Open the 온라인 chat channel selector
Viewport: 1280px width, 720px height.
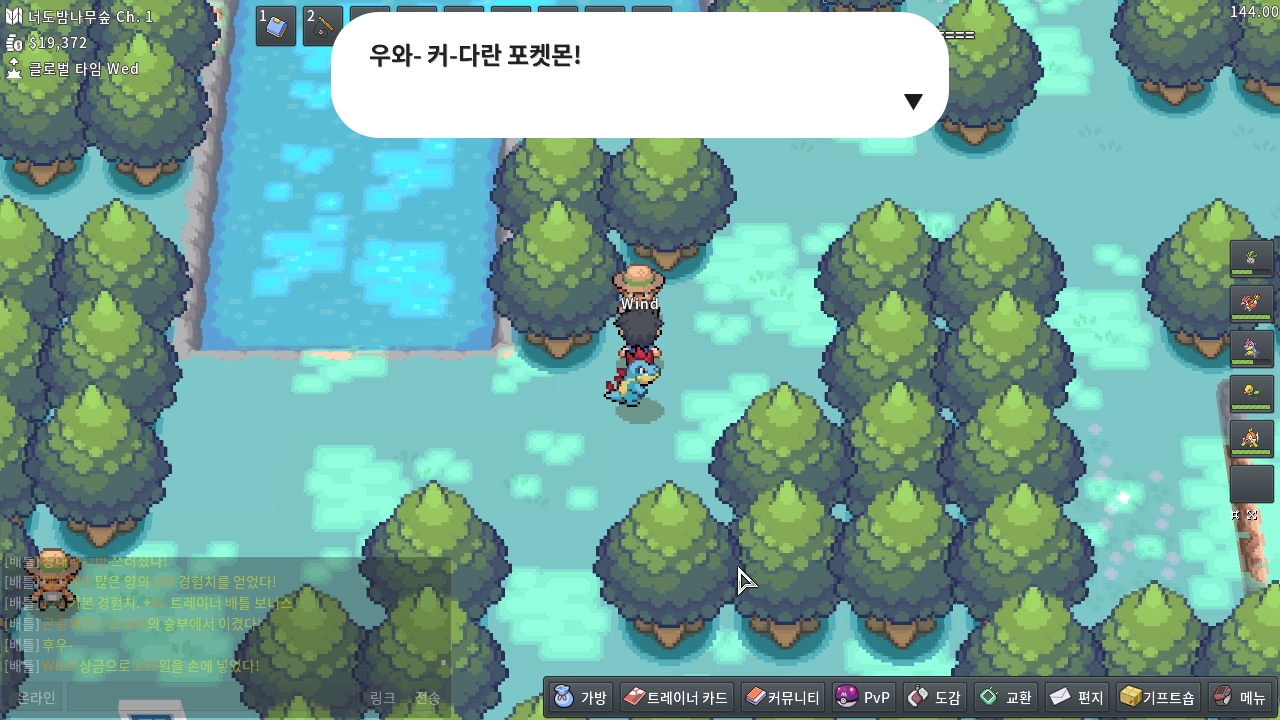point(35,697)
